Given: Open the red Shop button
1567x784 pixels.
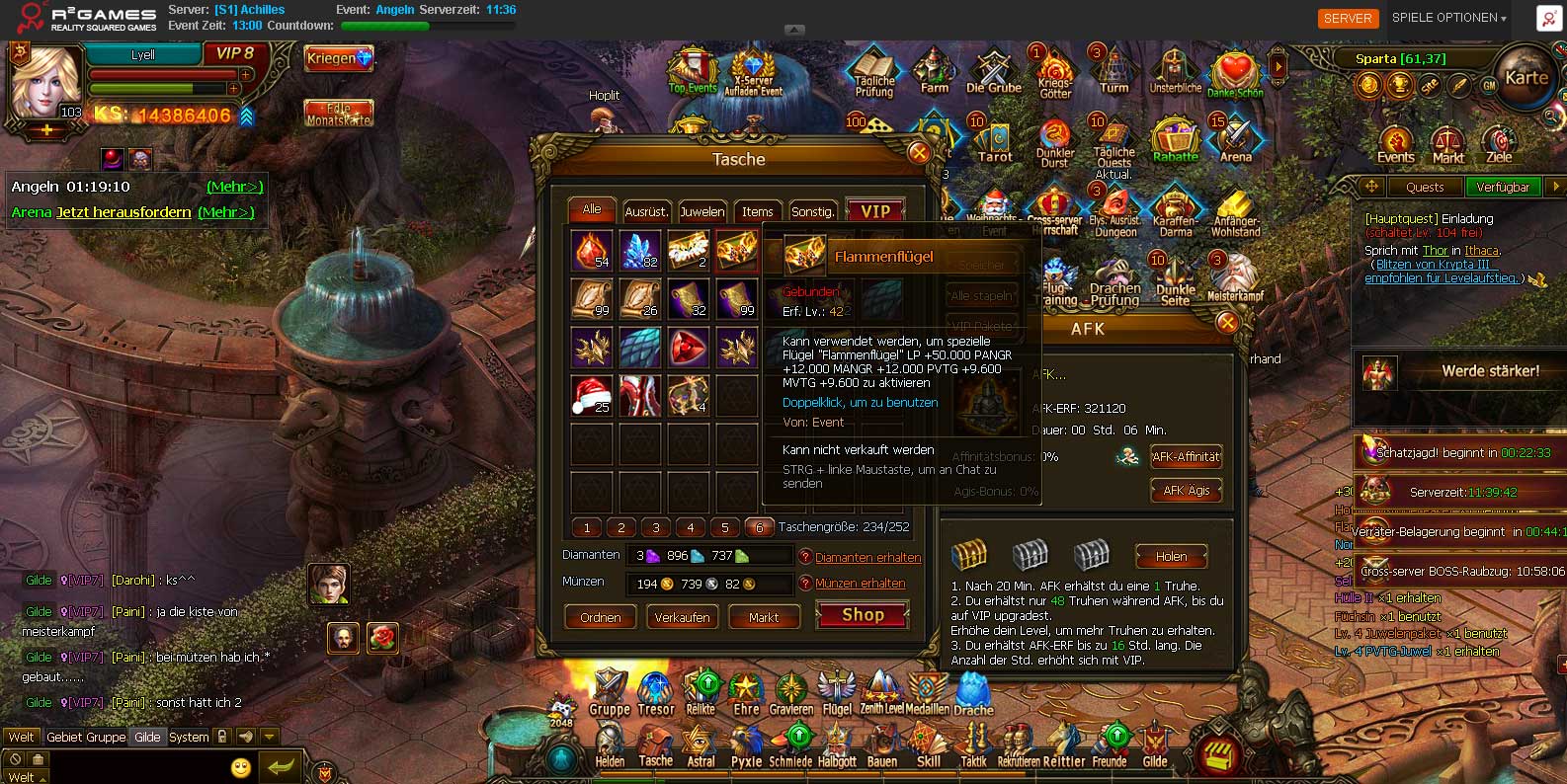Looking at the screenshot, I should 863,615.
